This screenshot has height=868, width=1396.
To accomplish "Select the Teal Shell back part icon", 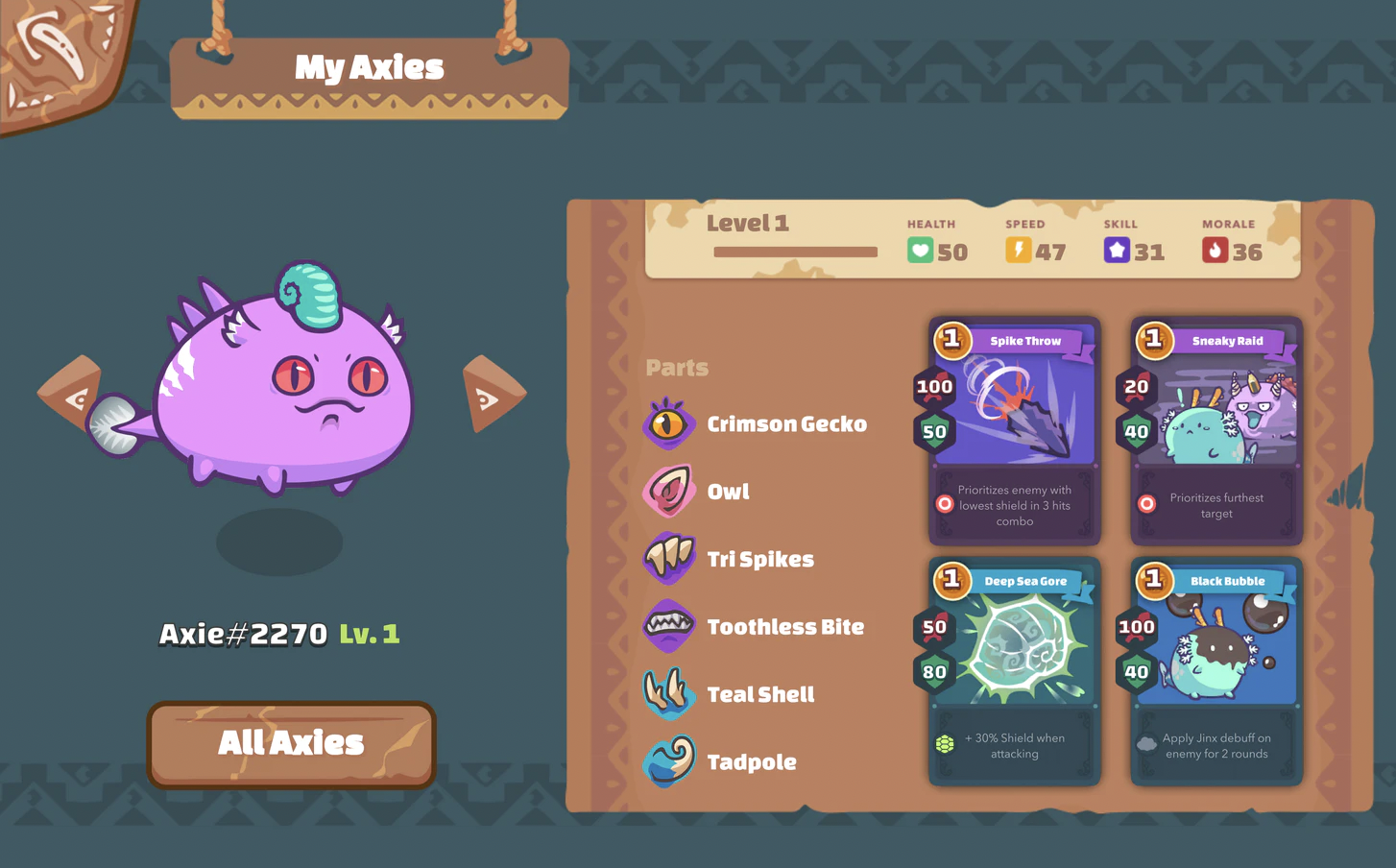I will coord(669,694).
